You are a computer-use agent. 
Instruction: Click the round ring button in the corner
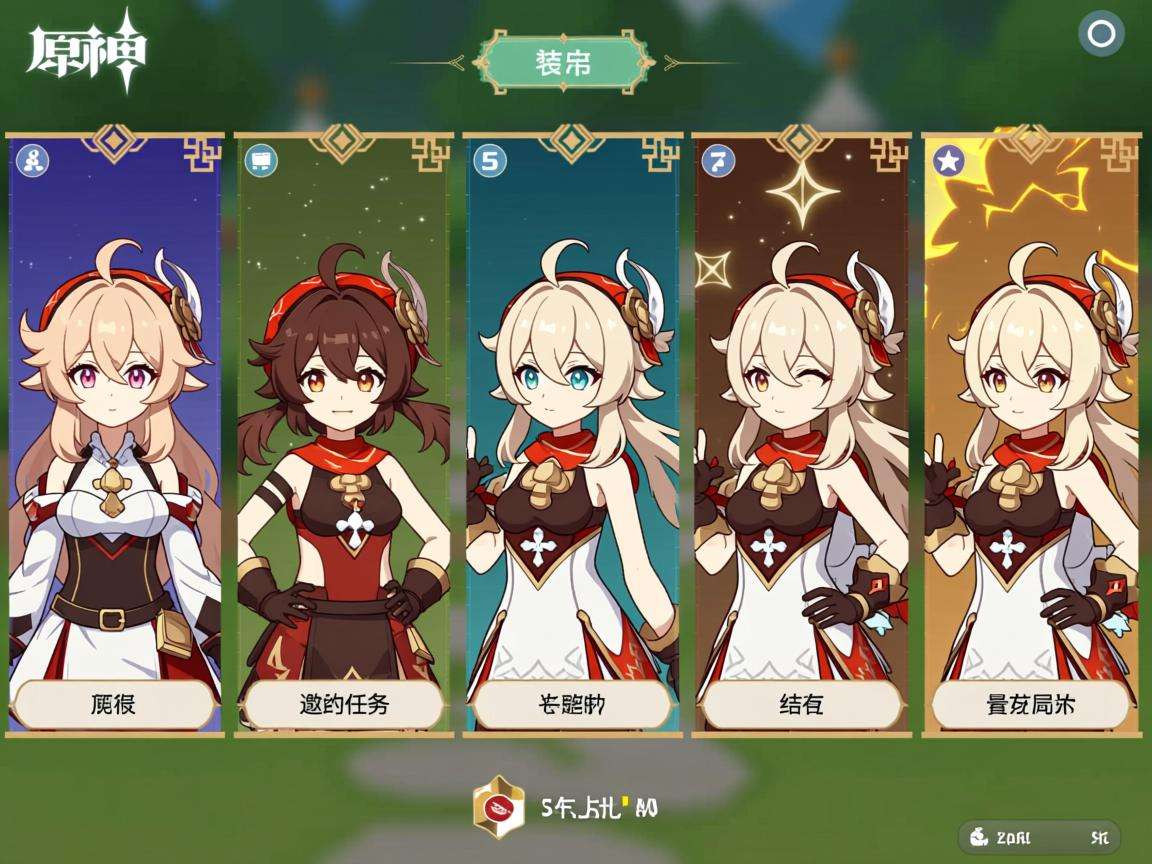[x=1101, y=35]
